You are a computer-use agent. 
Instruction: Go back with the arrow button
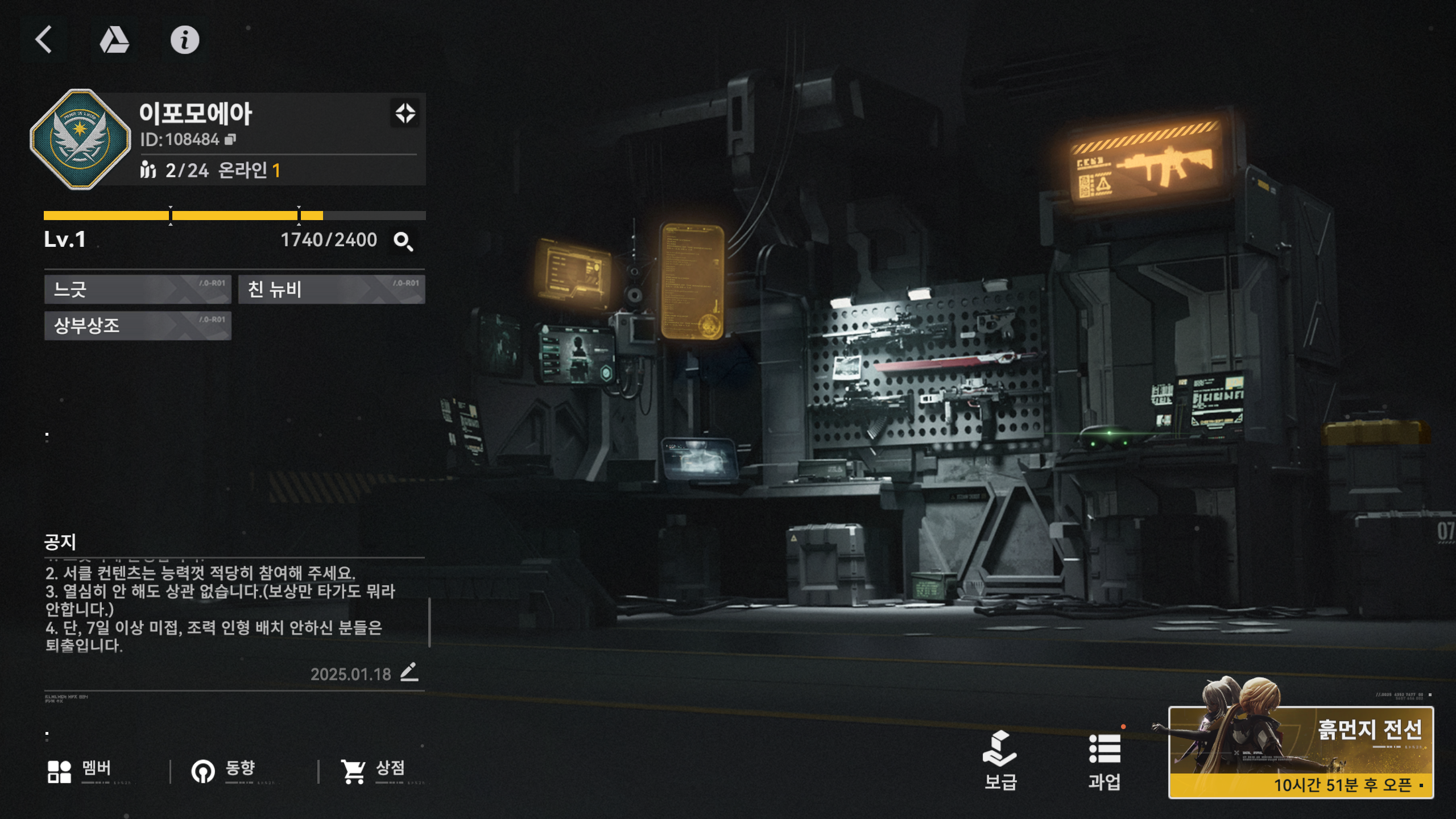tap(44, 39)
